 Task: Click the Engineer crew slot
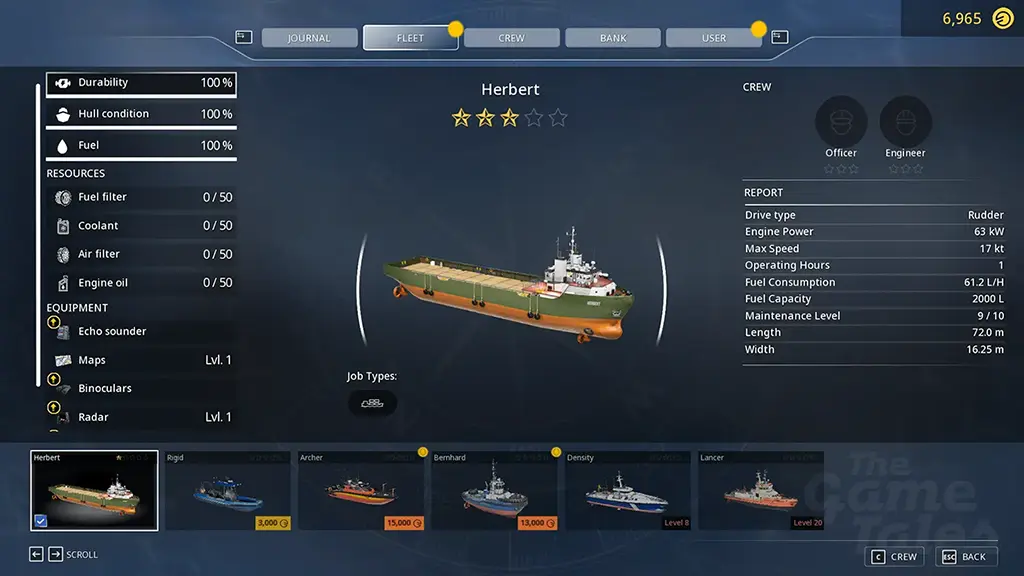point(905,123)
